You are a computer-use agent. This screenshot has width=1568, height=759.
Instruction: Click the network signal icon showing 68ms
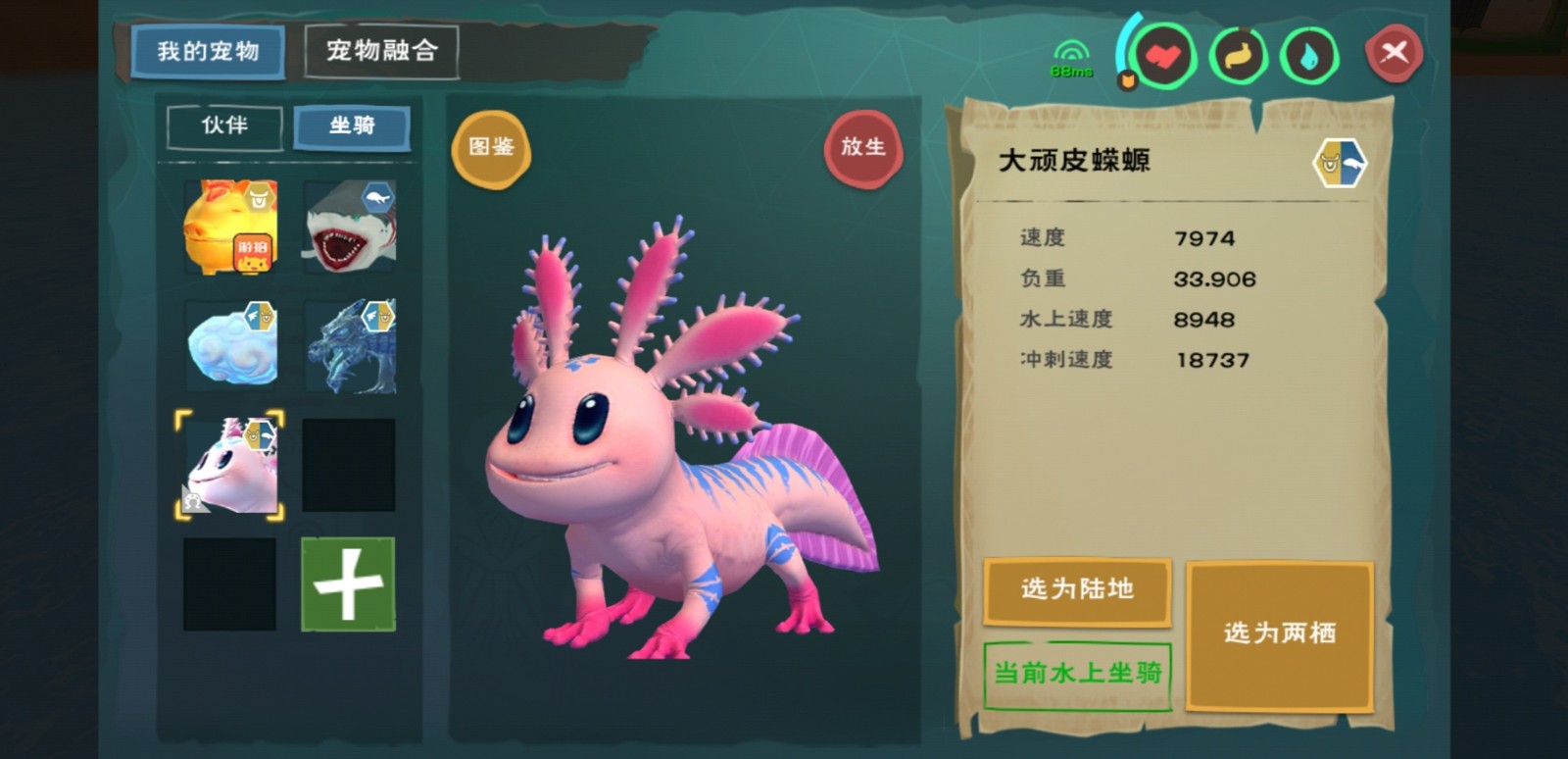point(1070,49)
